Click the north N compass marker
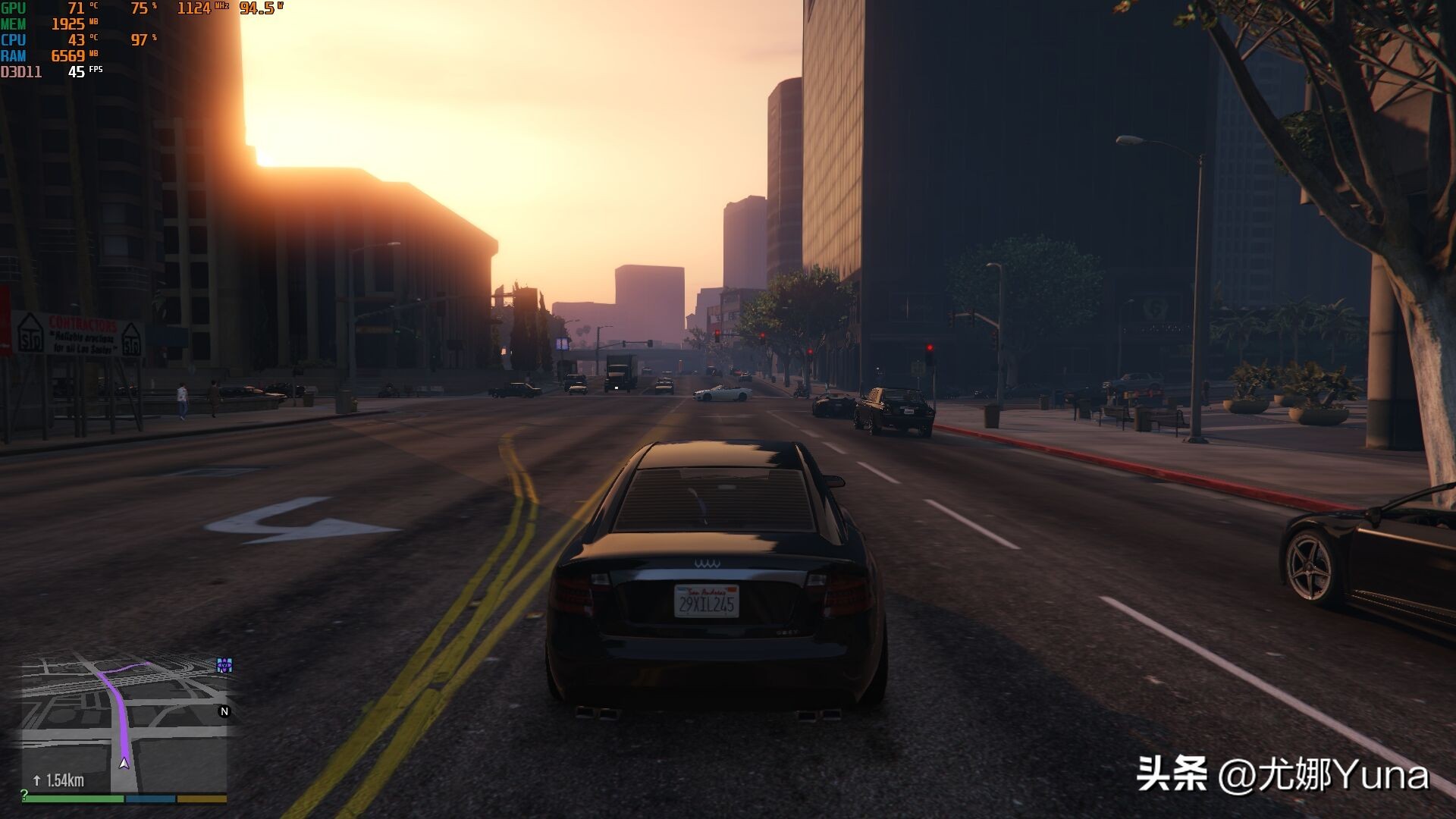The width and height of the screenshot is (1456, 819). pos(224,711)
